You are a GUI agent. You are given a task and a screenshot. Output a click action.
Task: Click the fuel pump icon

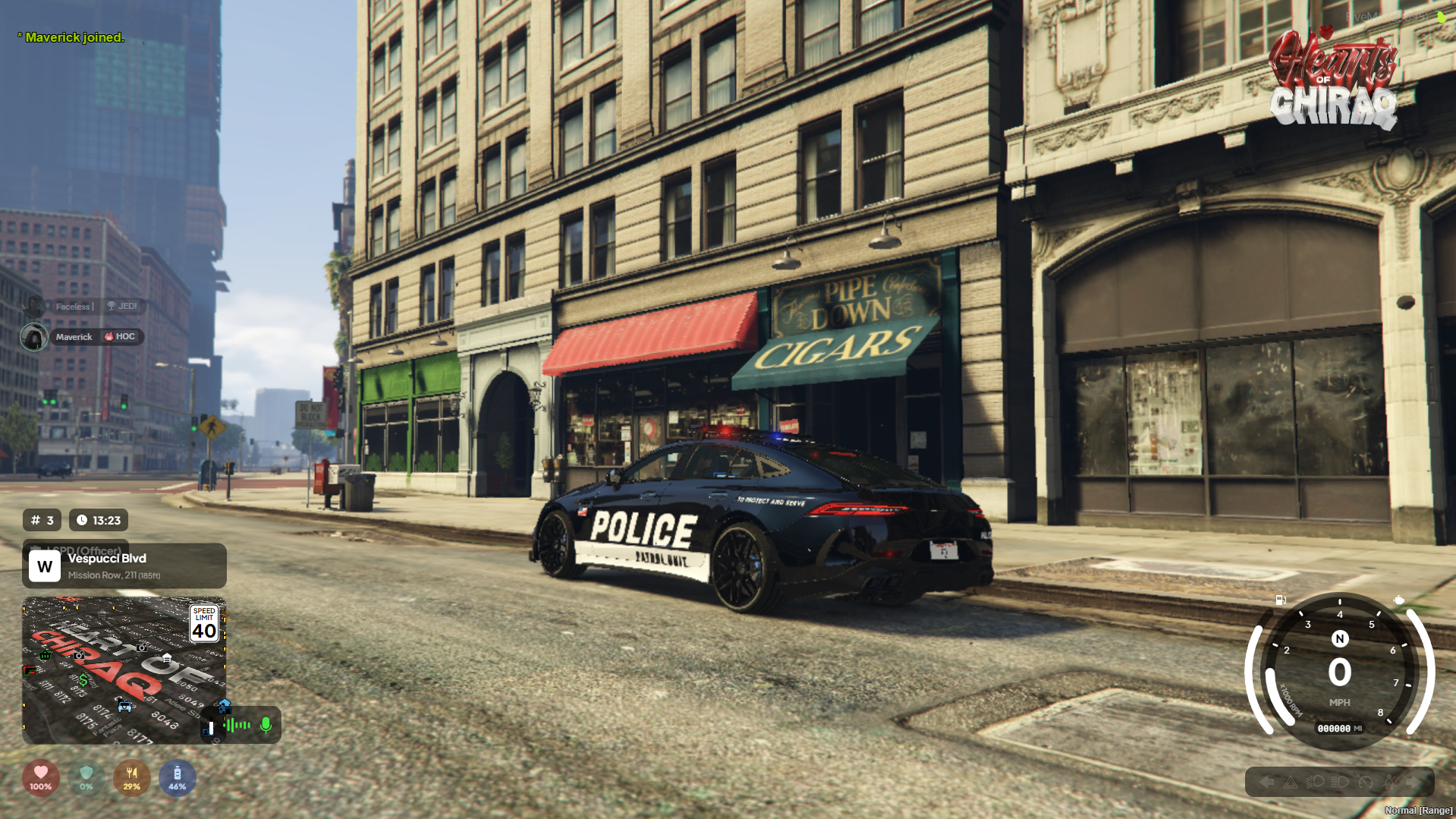[1281, 600]
